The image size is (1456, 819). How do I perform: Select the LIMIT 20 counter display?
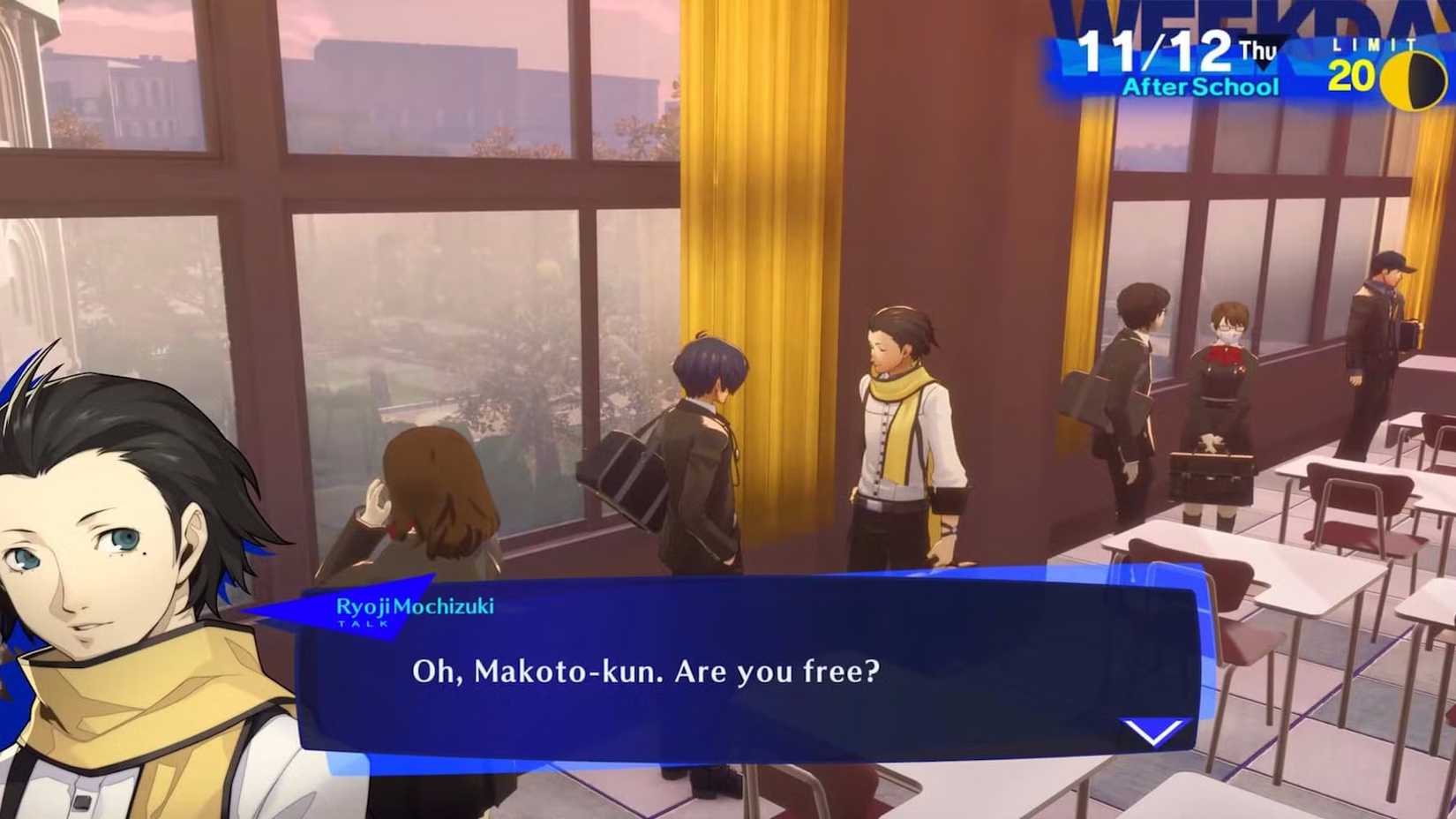coord(1372,60)
